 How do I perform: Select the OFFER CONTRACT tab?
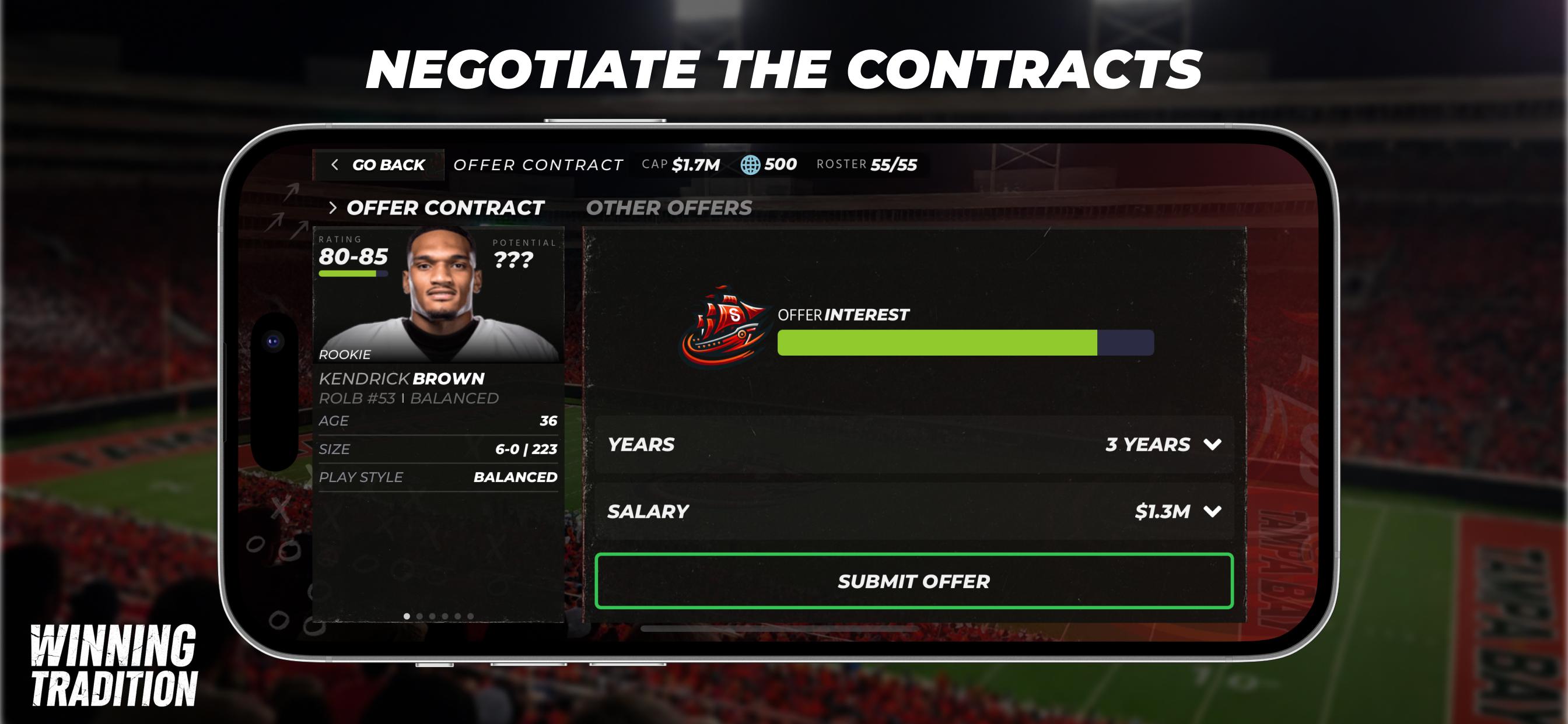(445, 208)
